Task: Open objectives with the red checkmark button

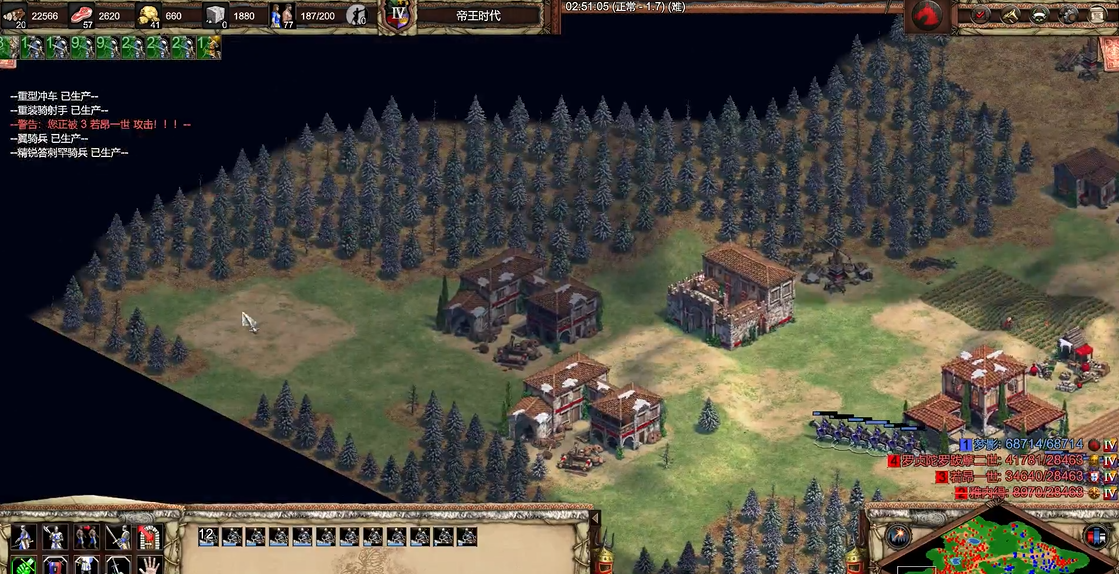Action: (981, 14)
